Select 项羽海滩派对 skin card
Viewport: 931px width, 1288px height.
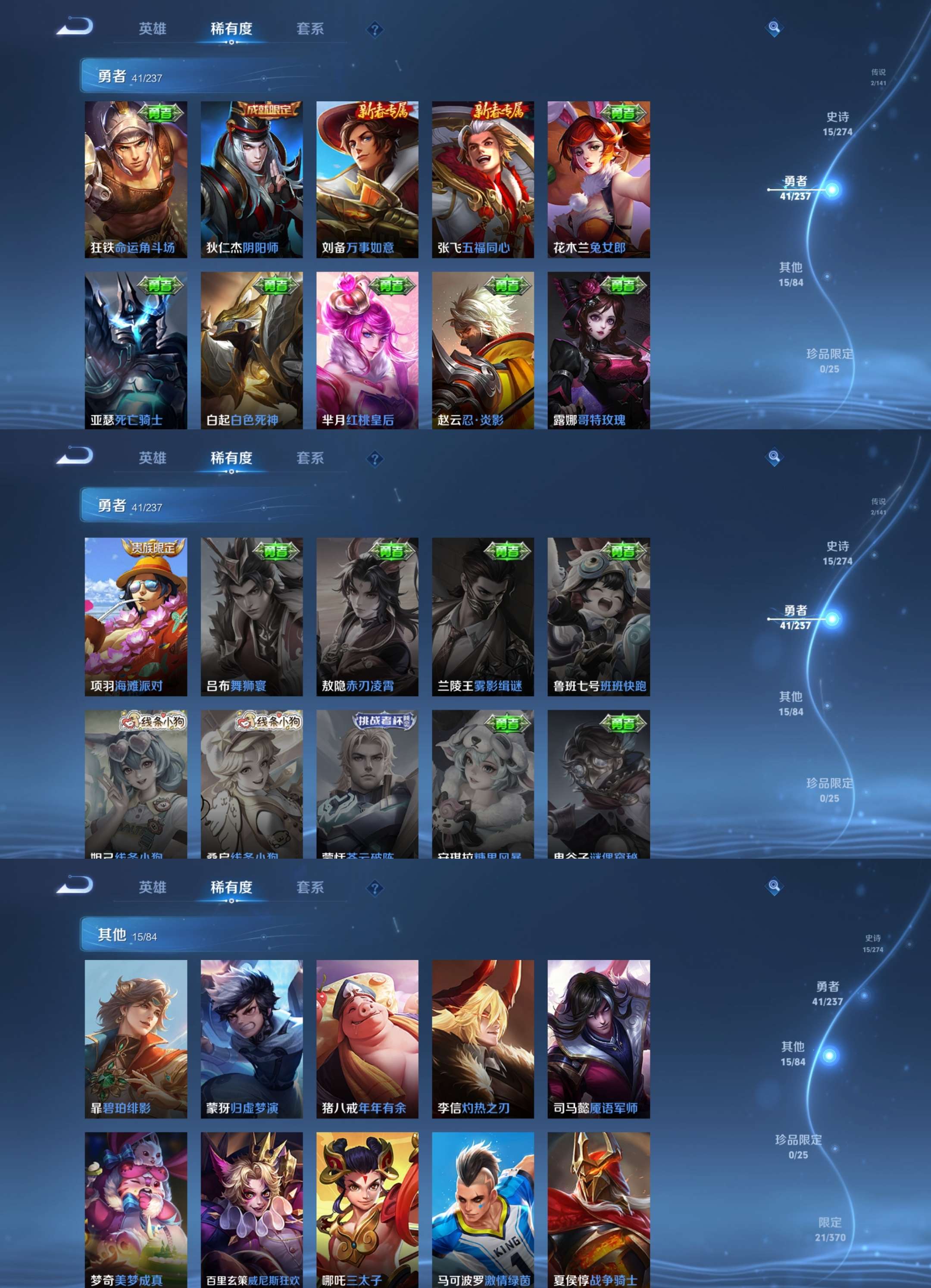pos(136,616)
